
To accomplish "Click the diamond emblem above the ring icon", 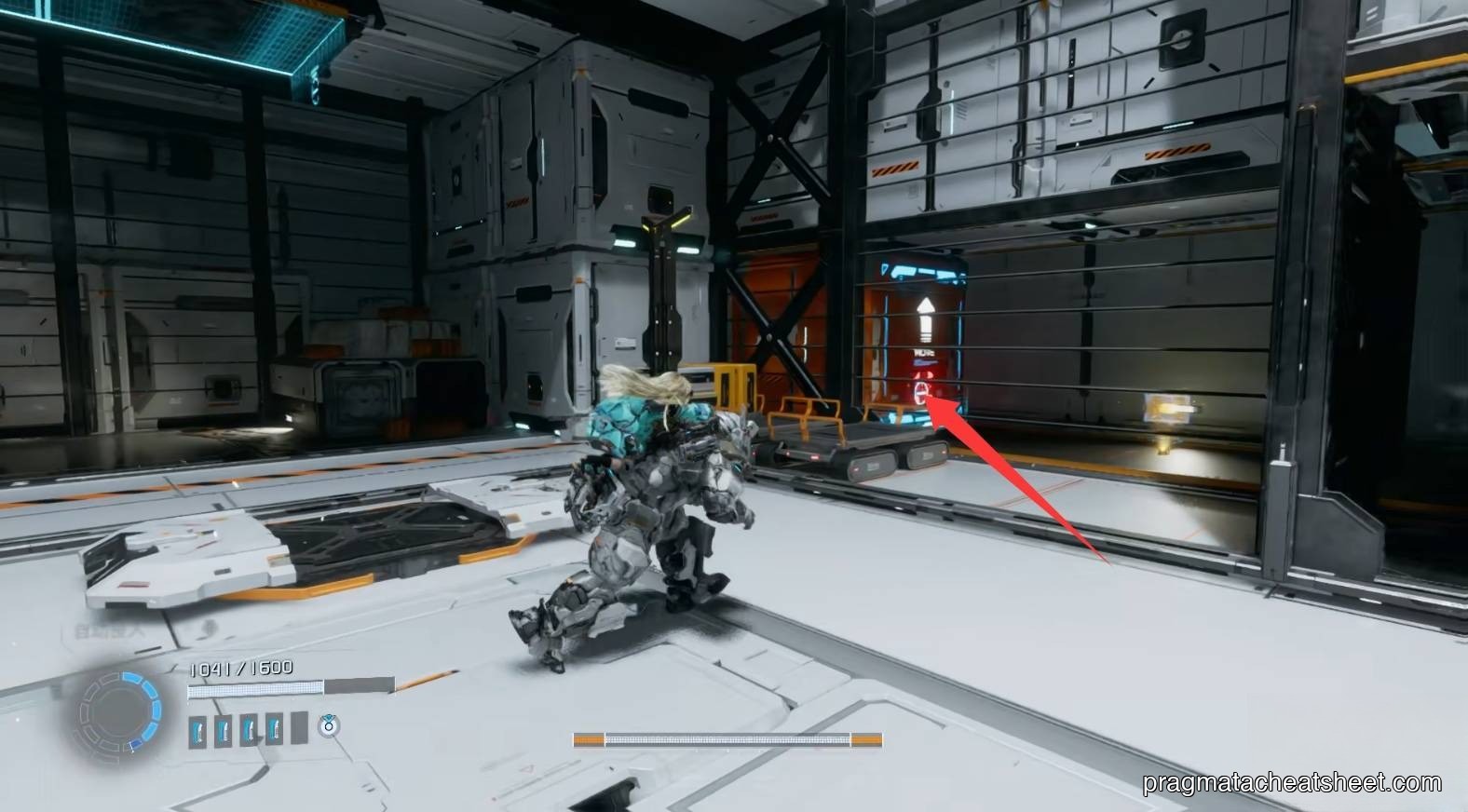I will pos(328,717).
